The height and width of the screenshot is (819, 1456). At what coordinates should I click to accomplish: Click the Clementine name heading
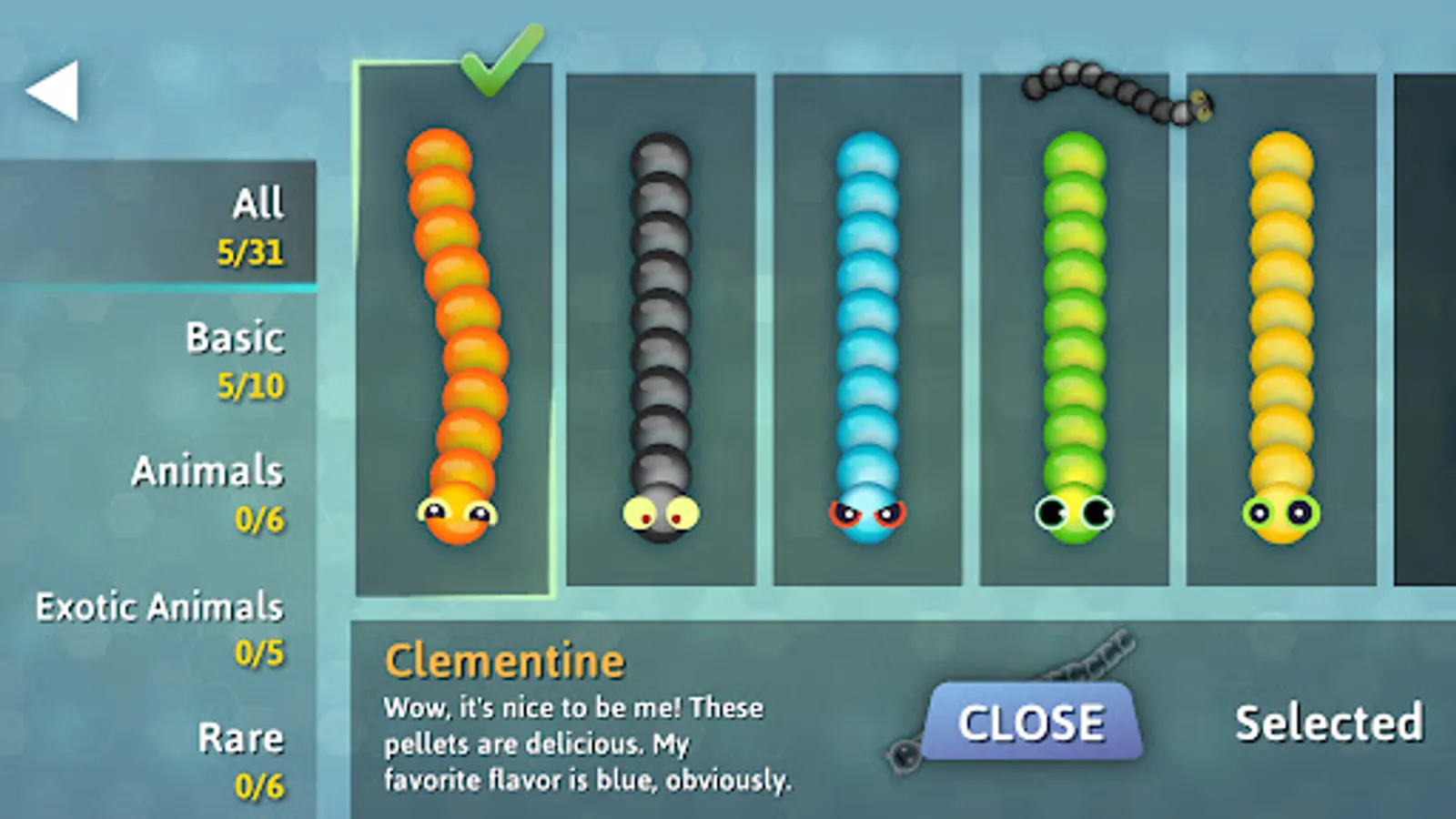point(504,660)
